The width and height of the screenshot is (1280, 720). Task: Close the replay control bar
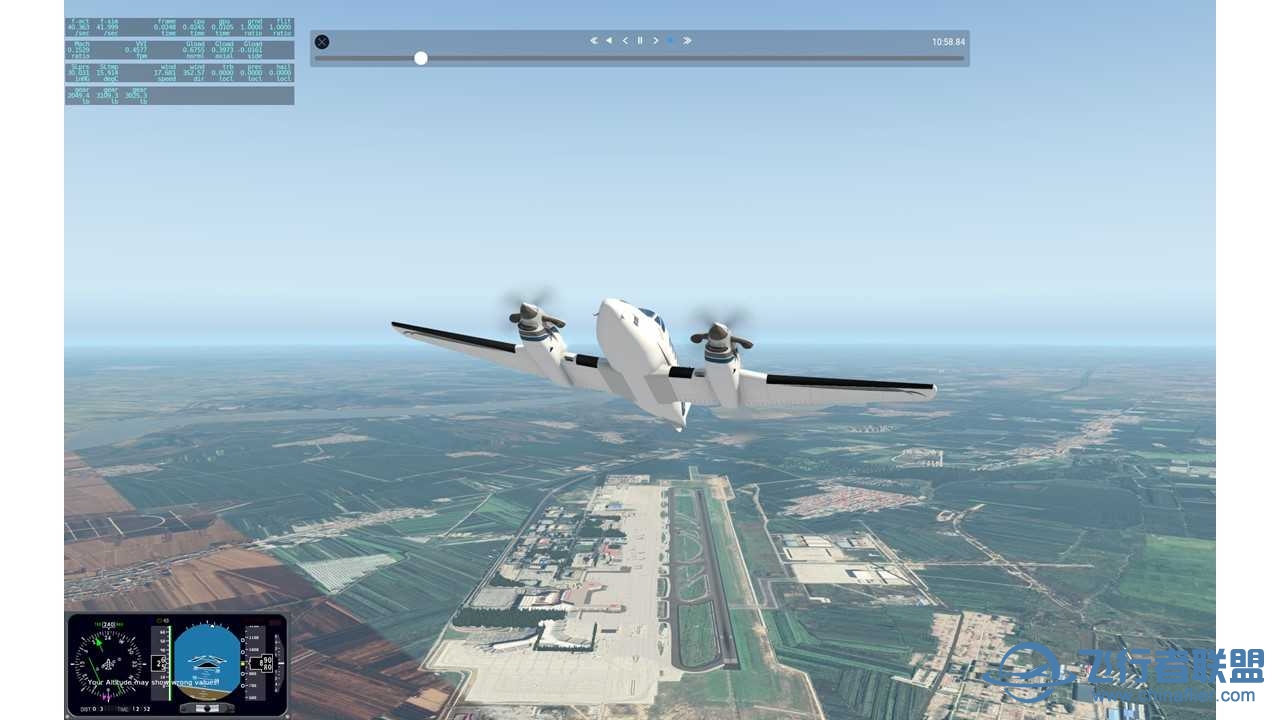point(322,42)
